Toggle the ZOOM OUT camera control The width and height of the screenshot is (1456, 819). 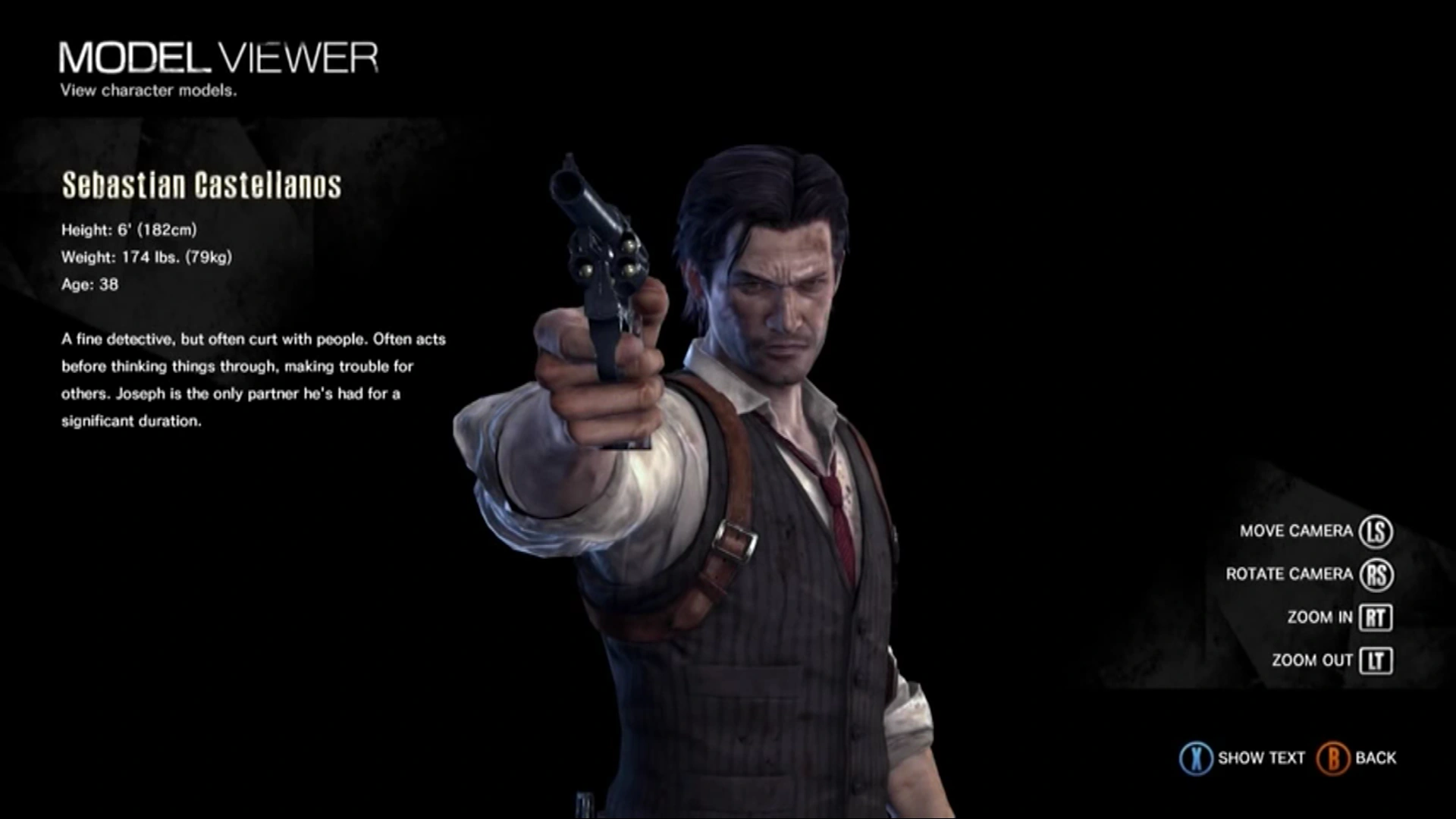[x=1316, y=661]
